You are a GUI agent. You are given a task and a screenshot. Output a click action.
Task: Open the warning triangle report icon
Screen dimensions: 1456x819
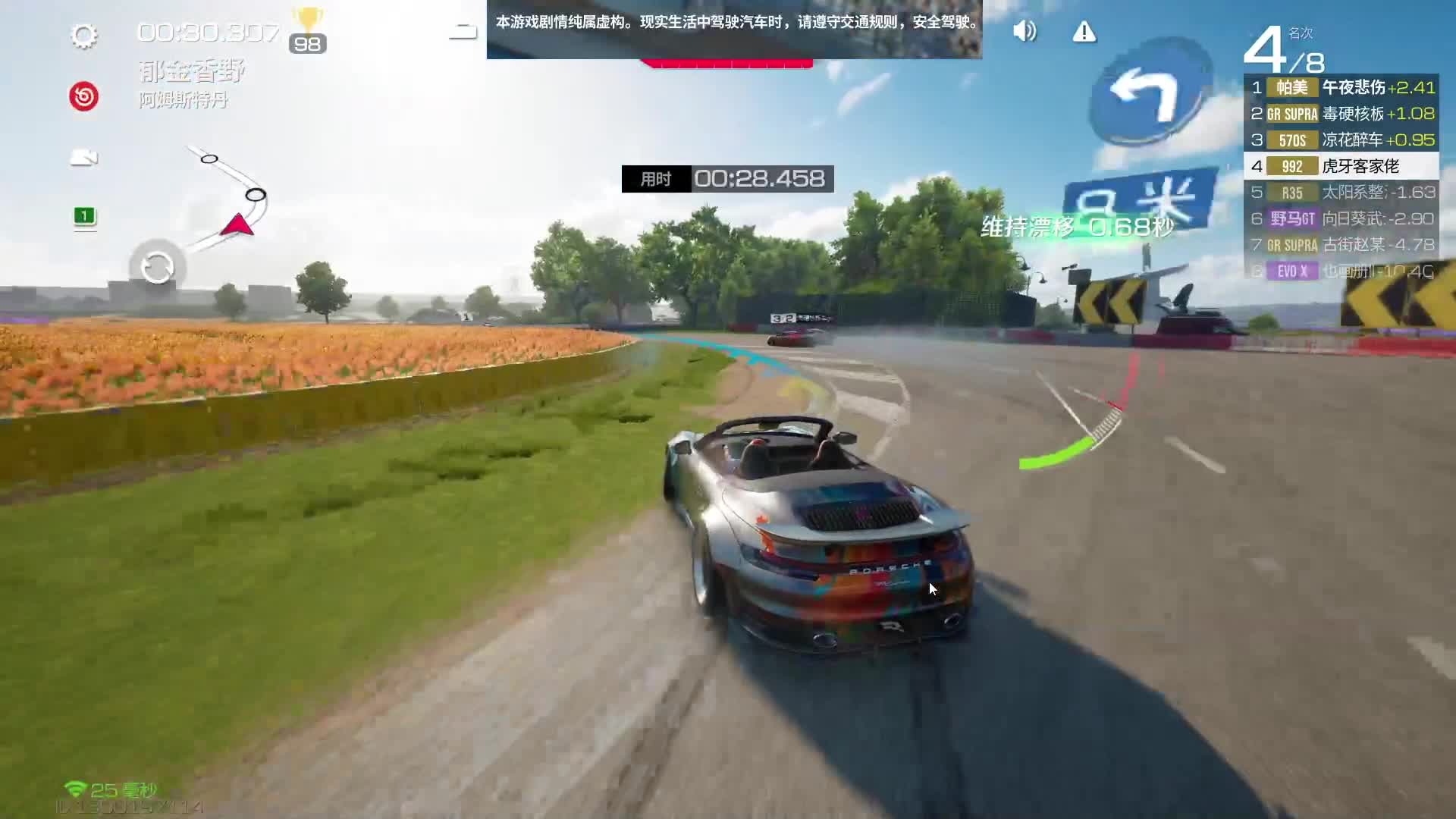(1084, 32)
